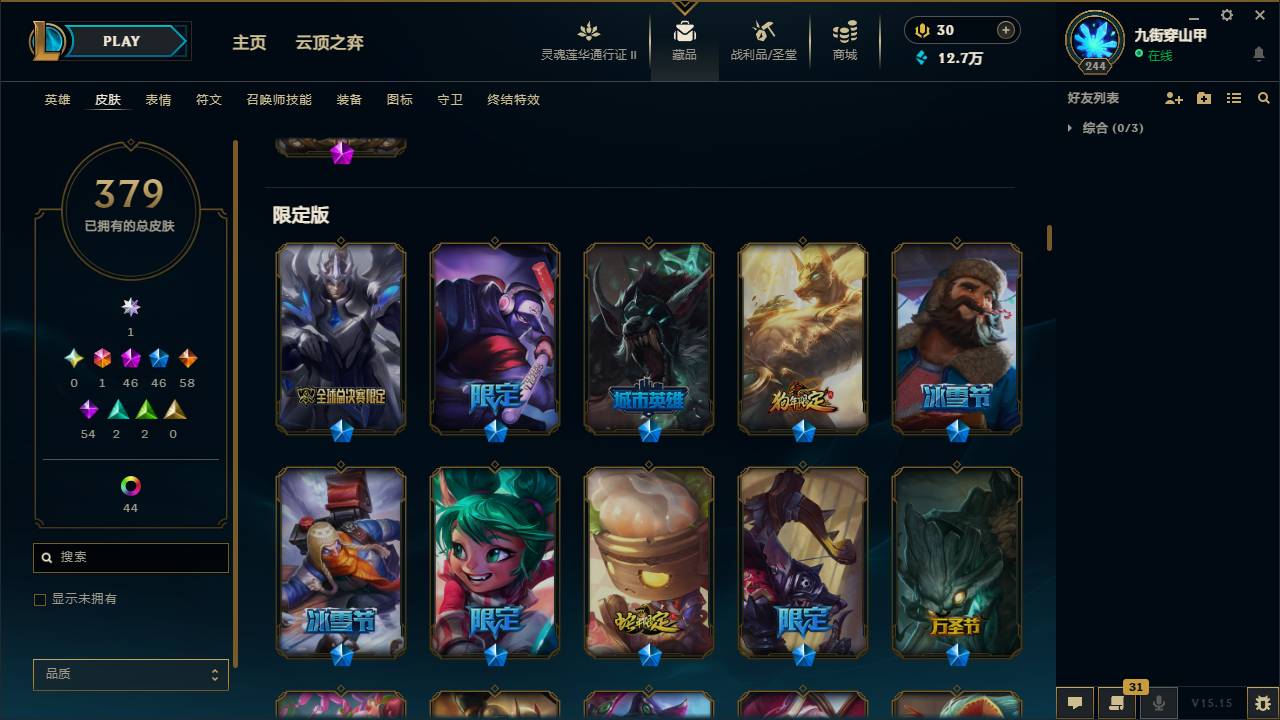Open the 藏品 collection tab icon

click(x=684, y=31)
